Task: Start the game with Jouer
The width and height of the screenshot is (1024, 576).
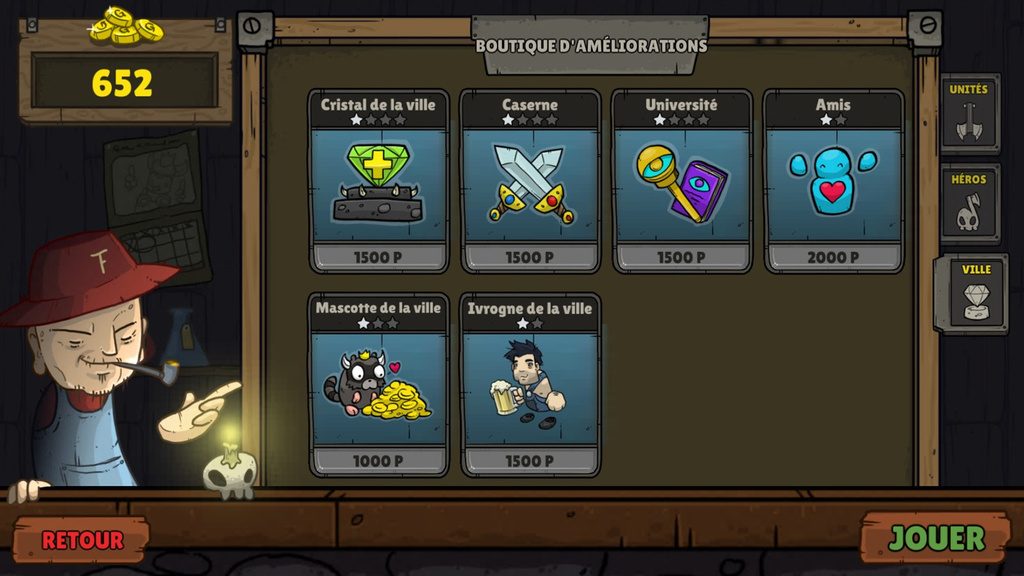Action: pyautogui.click(x=936, y=538)
